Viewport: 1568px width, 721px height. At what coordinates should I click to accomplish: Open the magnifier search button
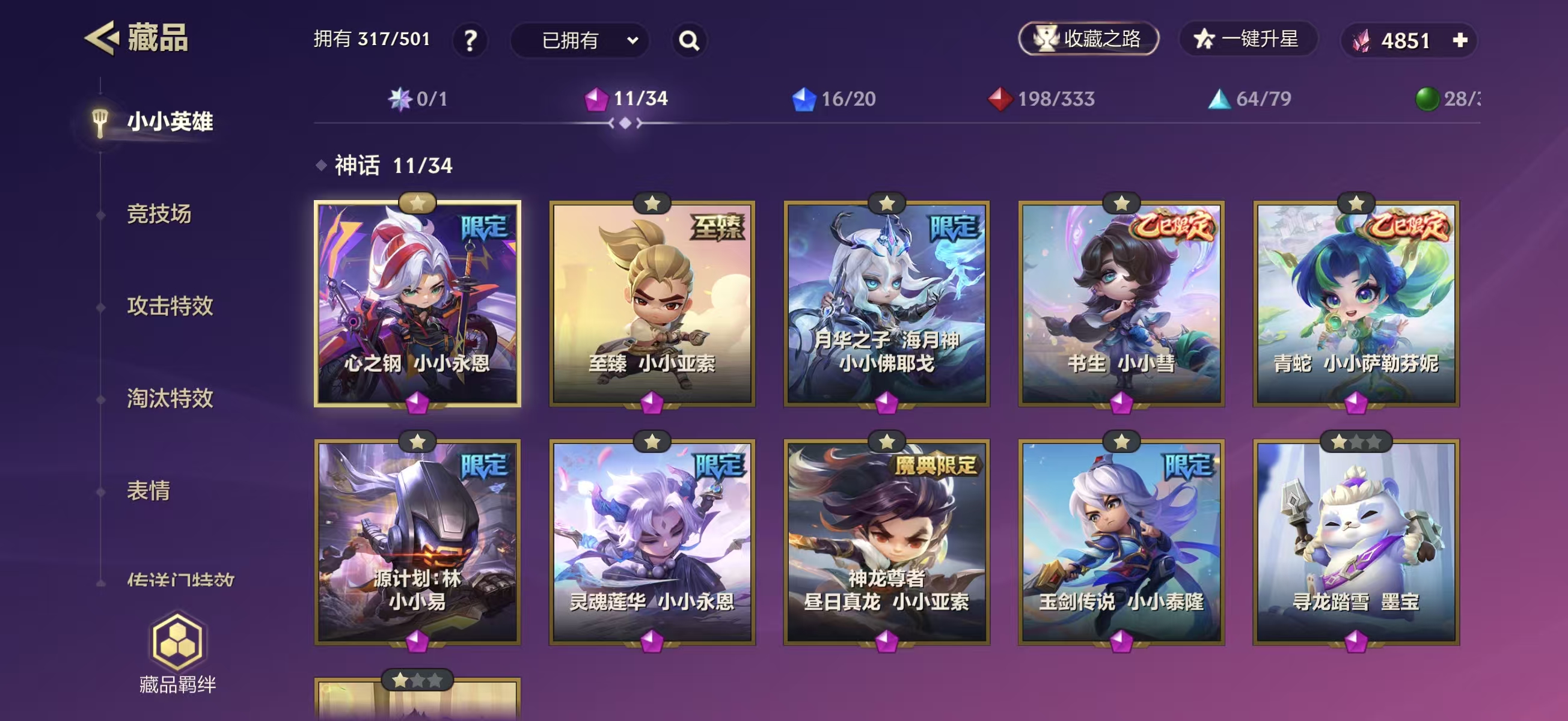[688, 41]
